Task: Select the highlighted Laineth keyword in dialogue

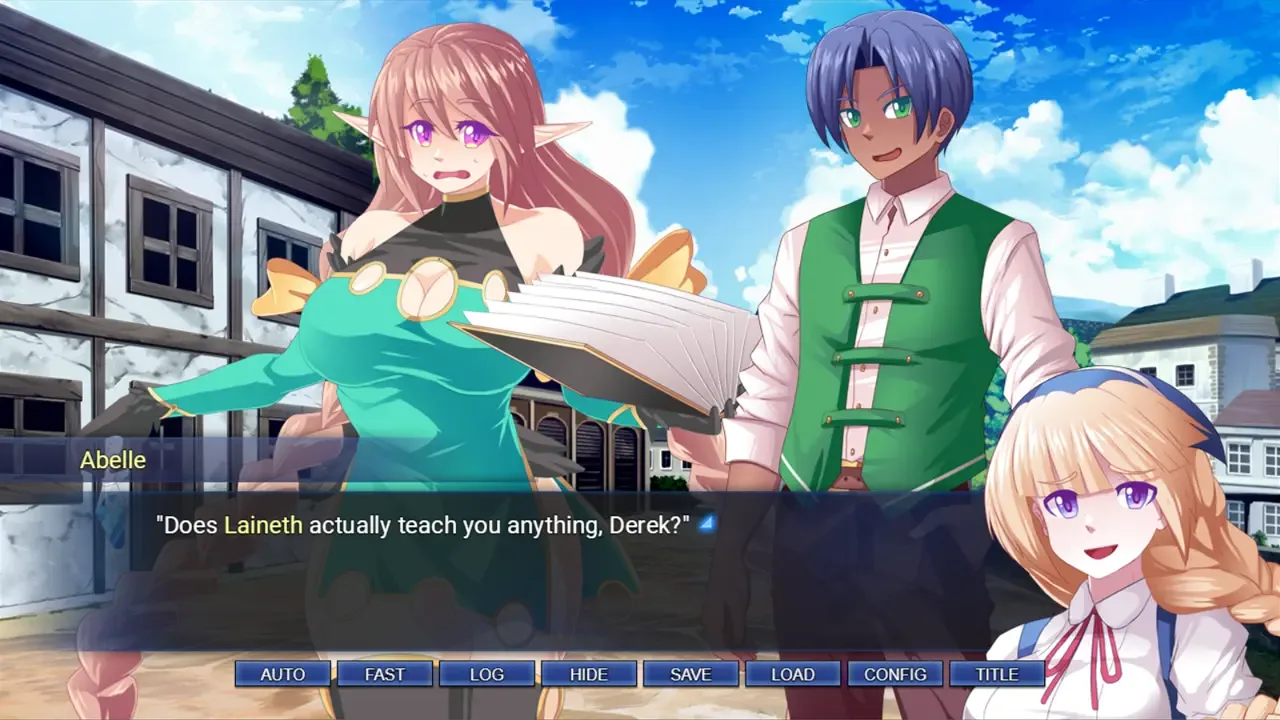Action: pos(263,525)
